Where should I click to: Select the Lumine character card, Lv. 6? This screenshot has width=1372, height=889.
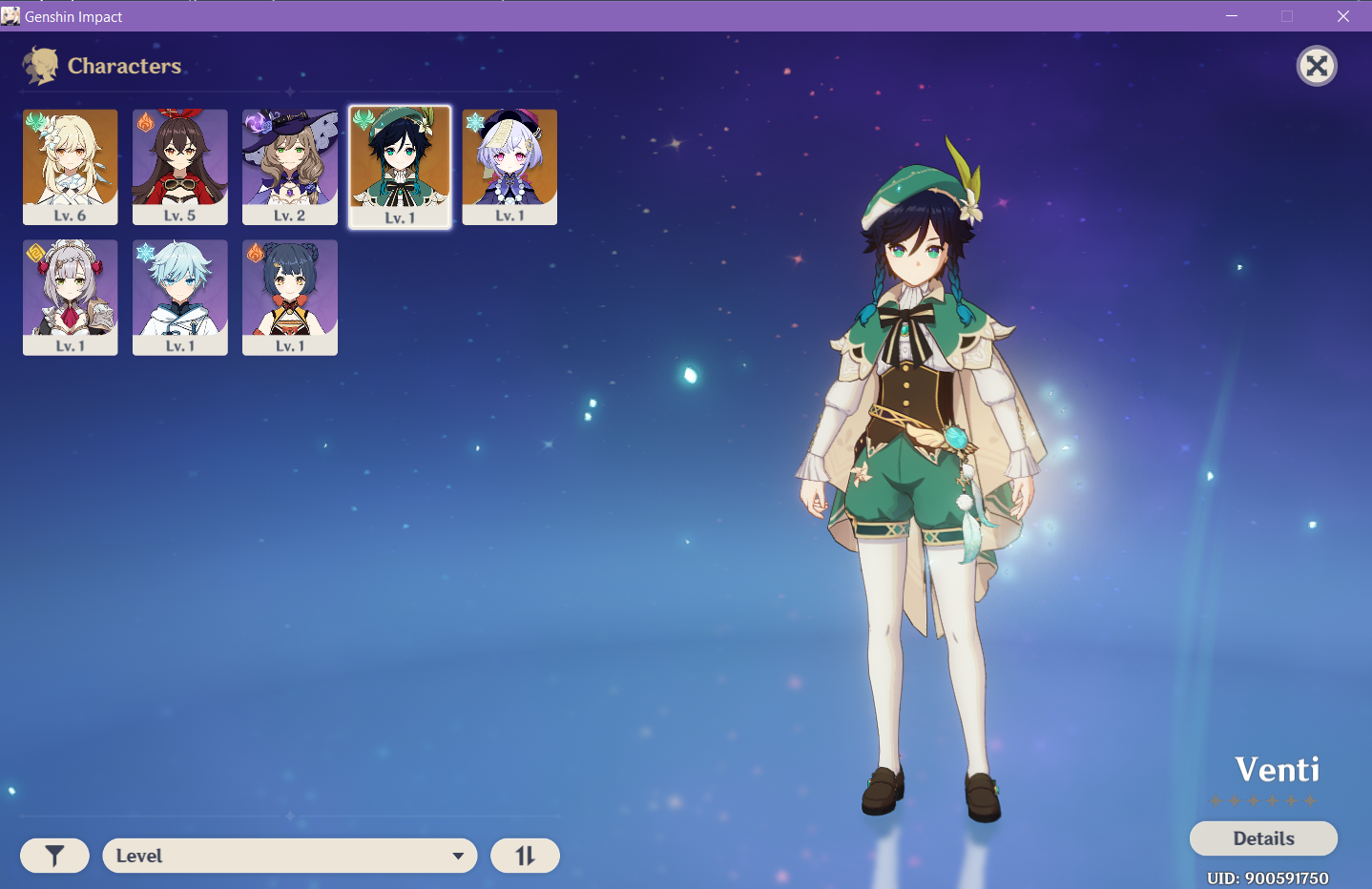(x=71, y=166)
